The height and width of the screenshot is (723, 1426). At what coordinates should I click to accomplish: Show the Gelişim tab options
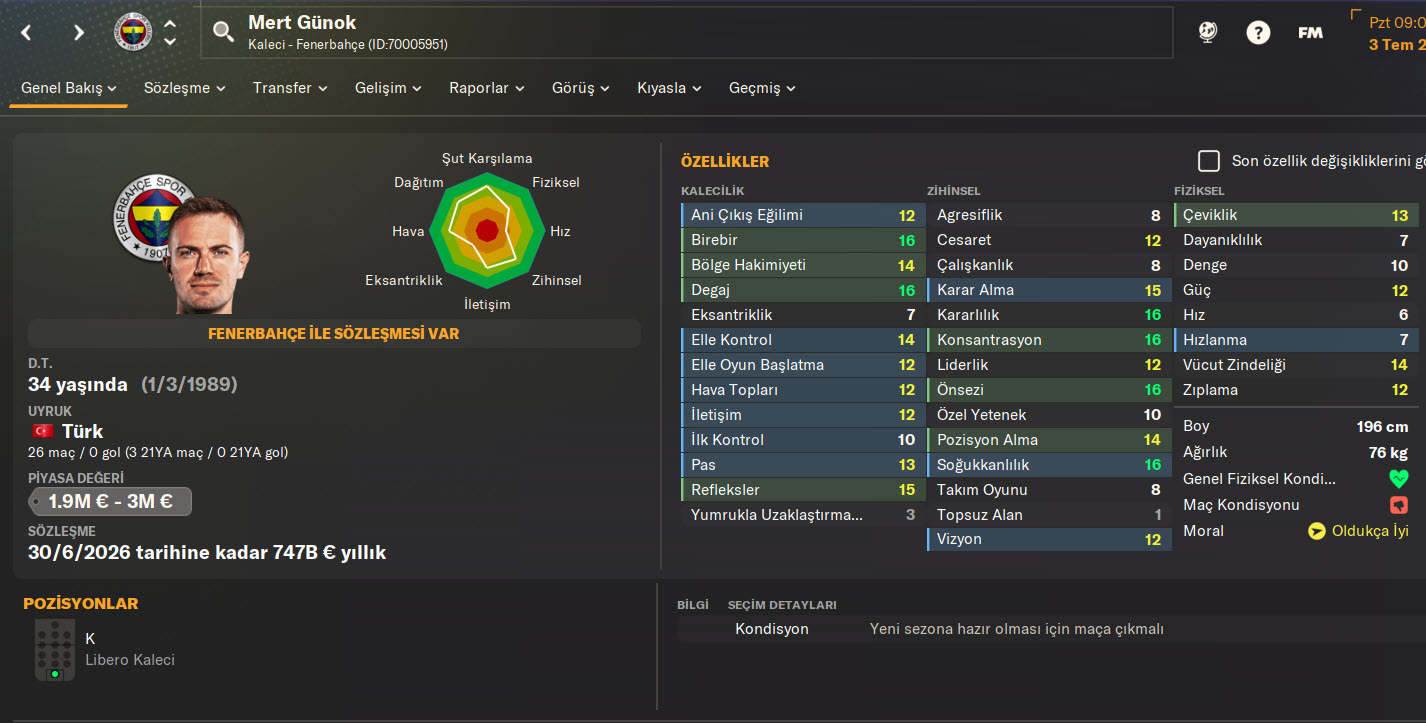click(x=388, y=88)
